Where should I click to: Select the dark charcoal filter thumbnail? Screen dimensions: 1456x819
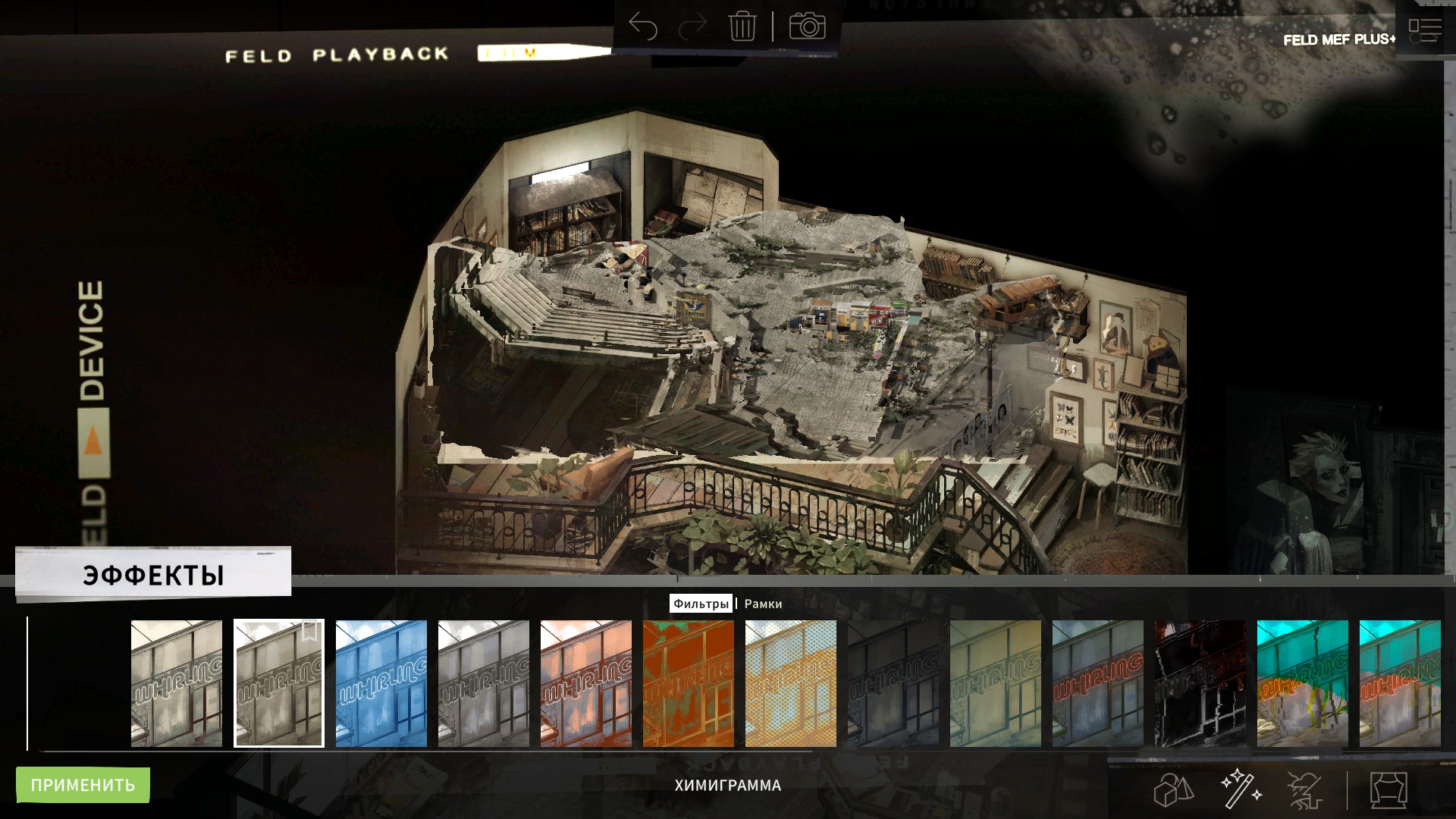893,683
